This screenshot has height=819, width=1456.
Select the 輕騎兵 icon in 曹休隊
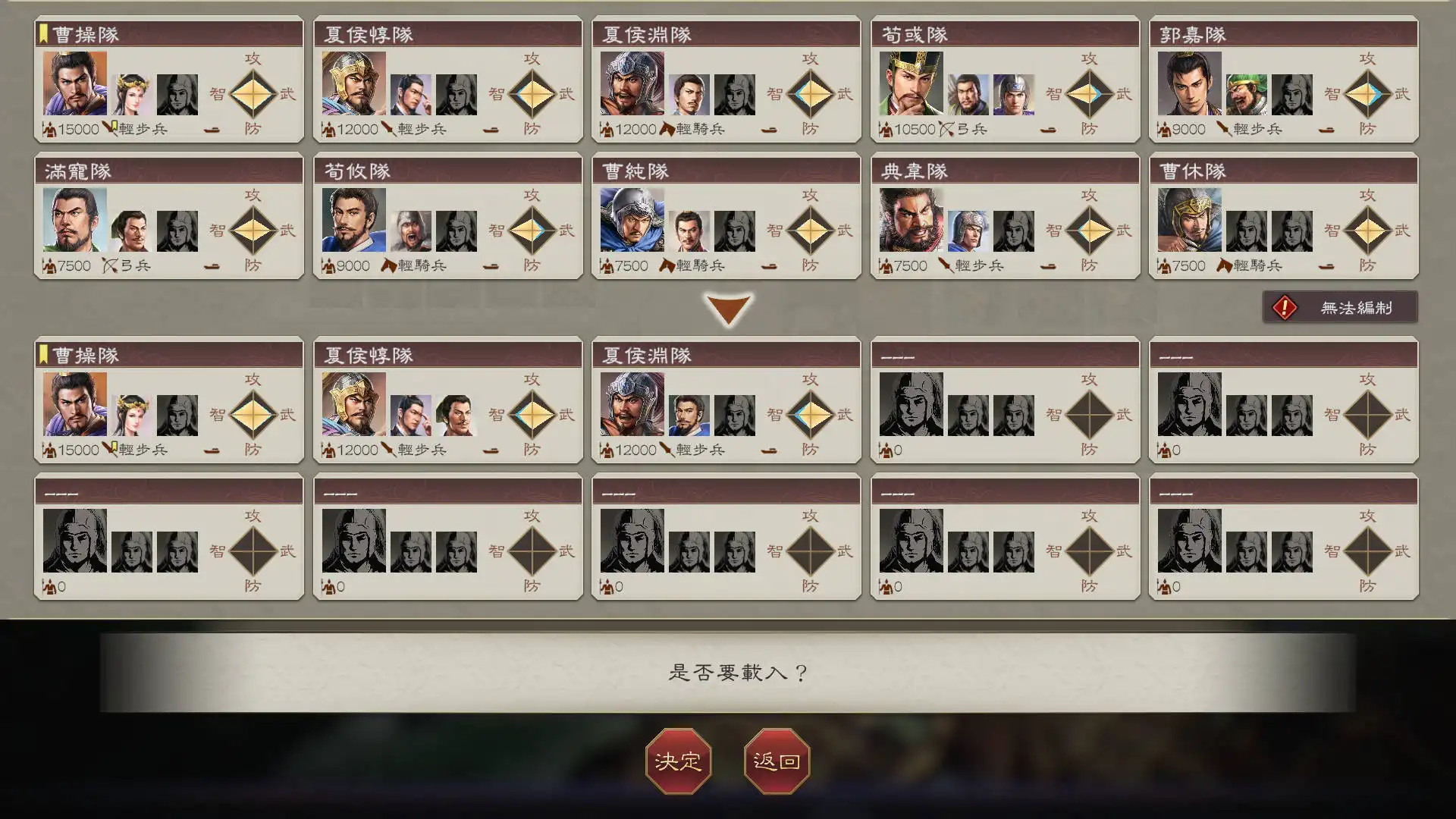tap(1222, 265)
